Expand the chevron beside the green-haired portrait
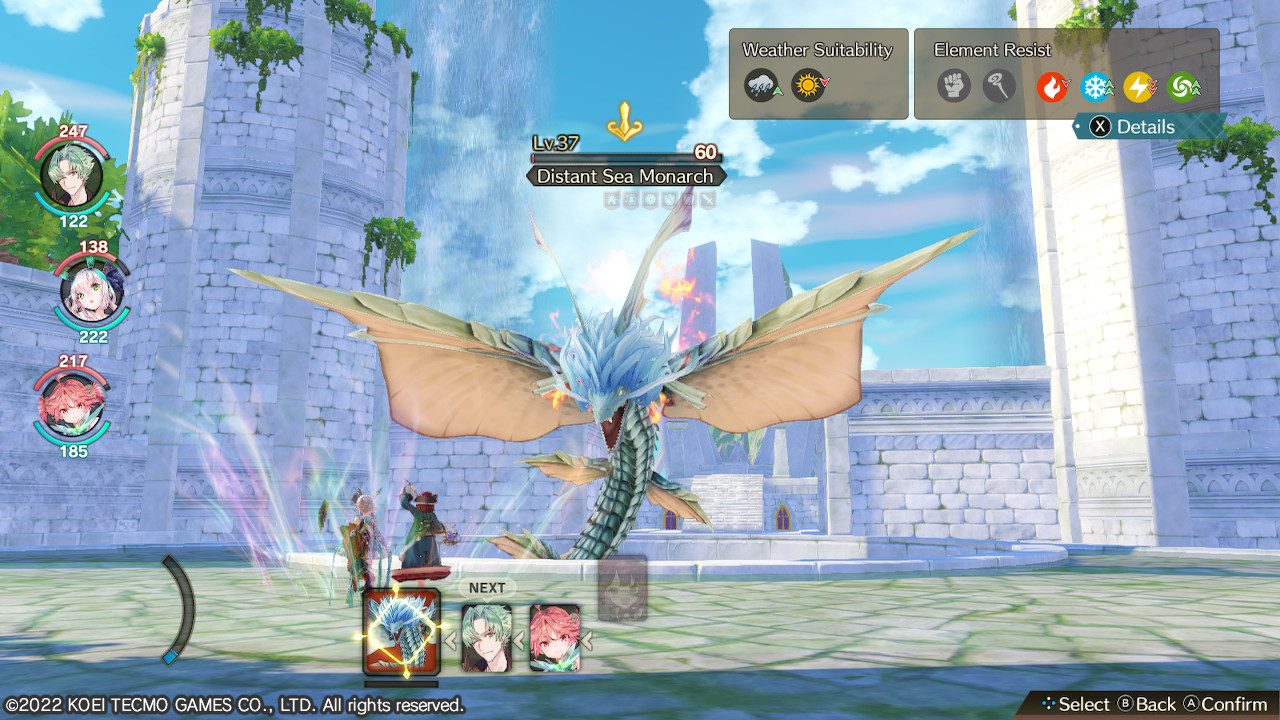This screenshot has width=1280, height=720. [x=519, y=640]
